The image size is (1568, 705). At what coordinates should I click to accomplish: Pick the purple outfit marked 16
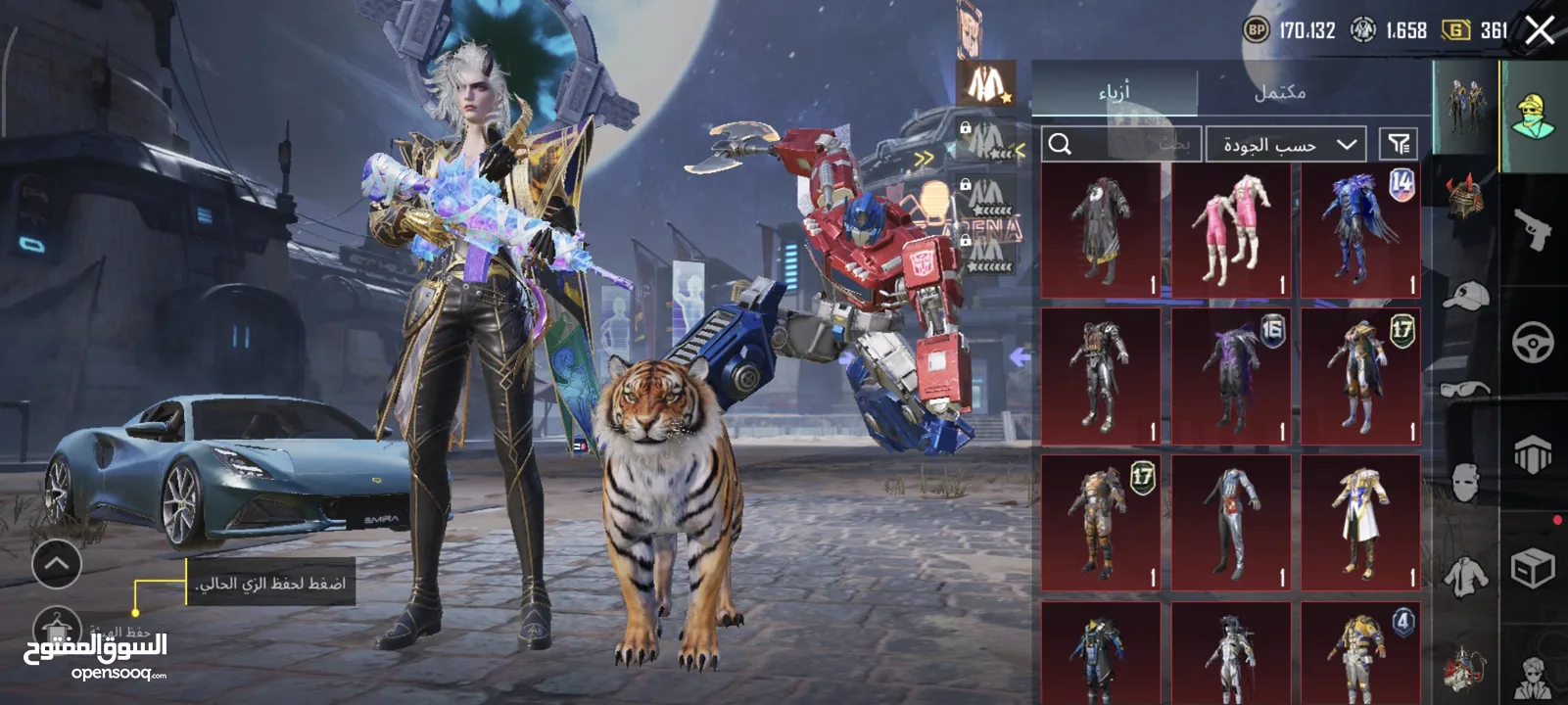(x=1231, y=376)
